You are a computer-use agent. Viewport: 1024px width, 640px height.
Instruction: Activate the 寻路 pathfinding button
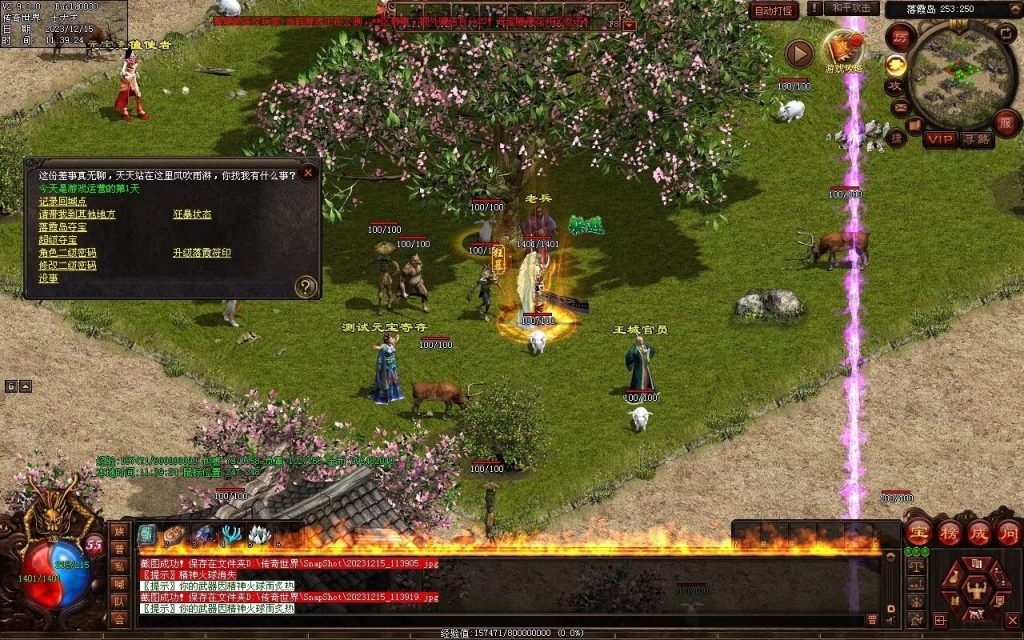tap(977, 139)
